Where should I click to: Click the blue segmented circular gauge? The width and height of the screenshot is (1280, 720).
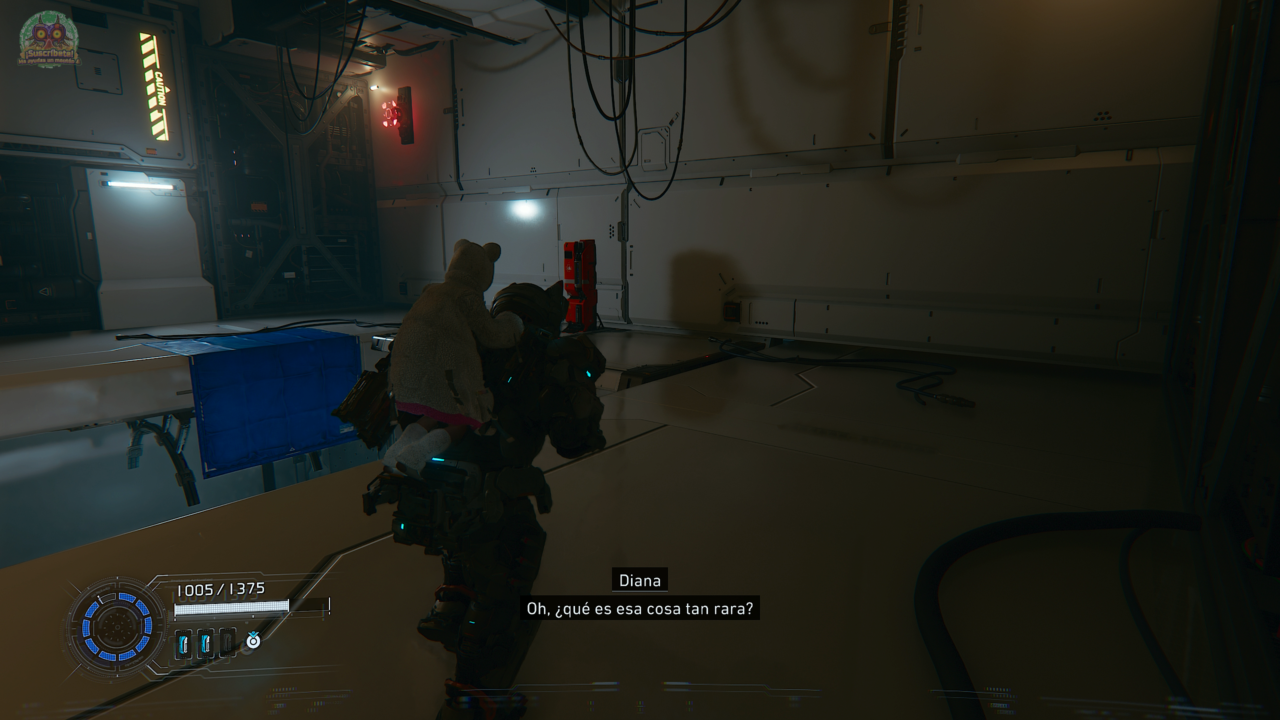pyautogui.click(x=116, y=627)
